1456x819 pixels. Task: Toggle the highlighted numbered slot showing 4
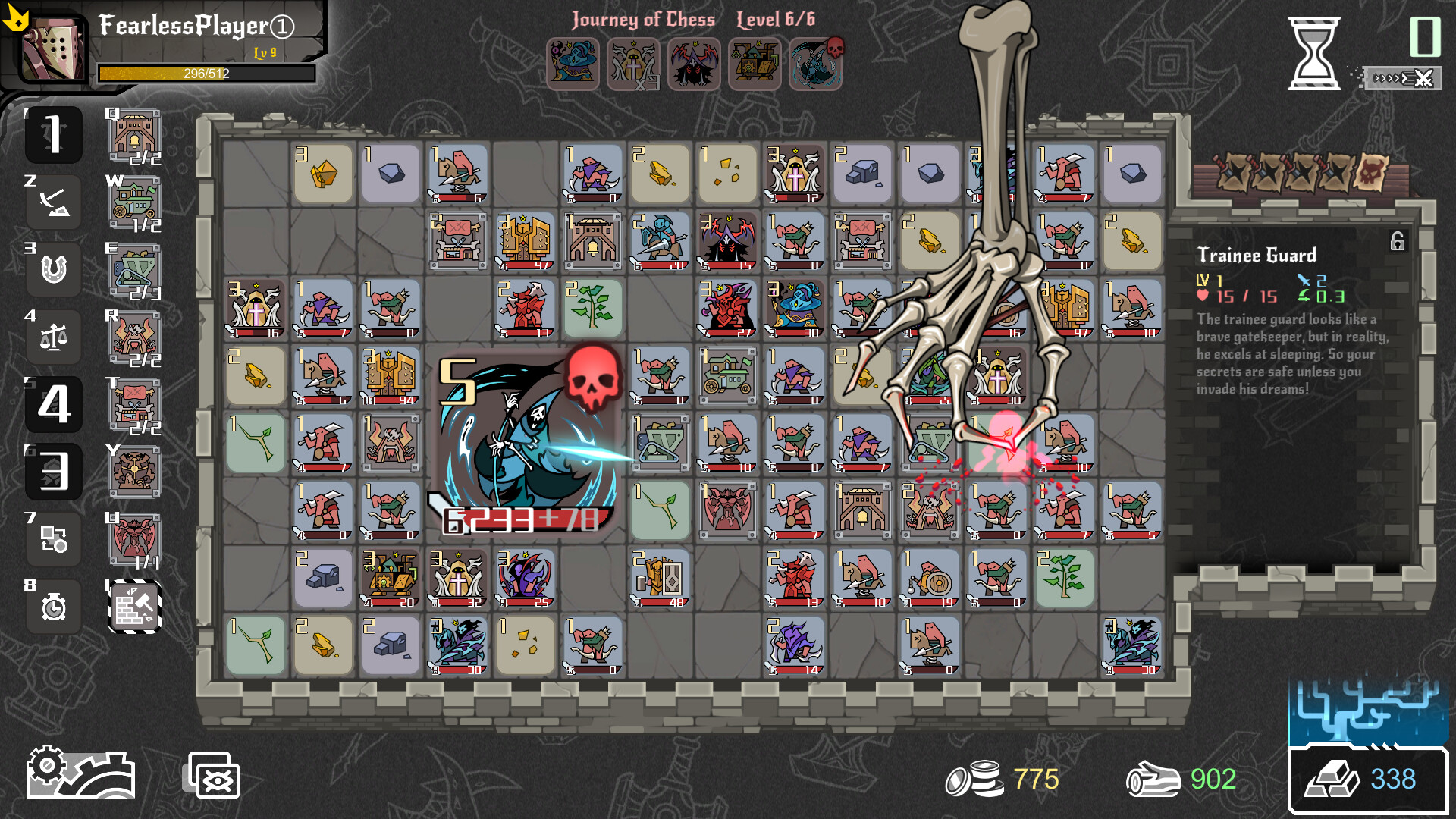coord(53,404)
